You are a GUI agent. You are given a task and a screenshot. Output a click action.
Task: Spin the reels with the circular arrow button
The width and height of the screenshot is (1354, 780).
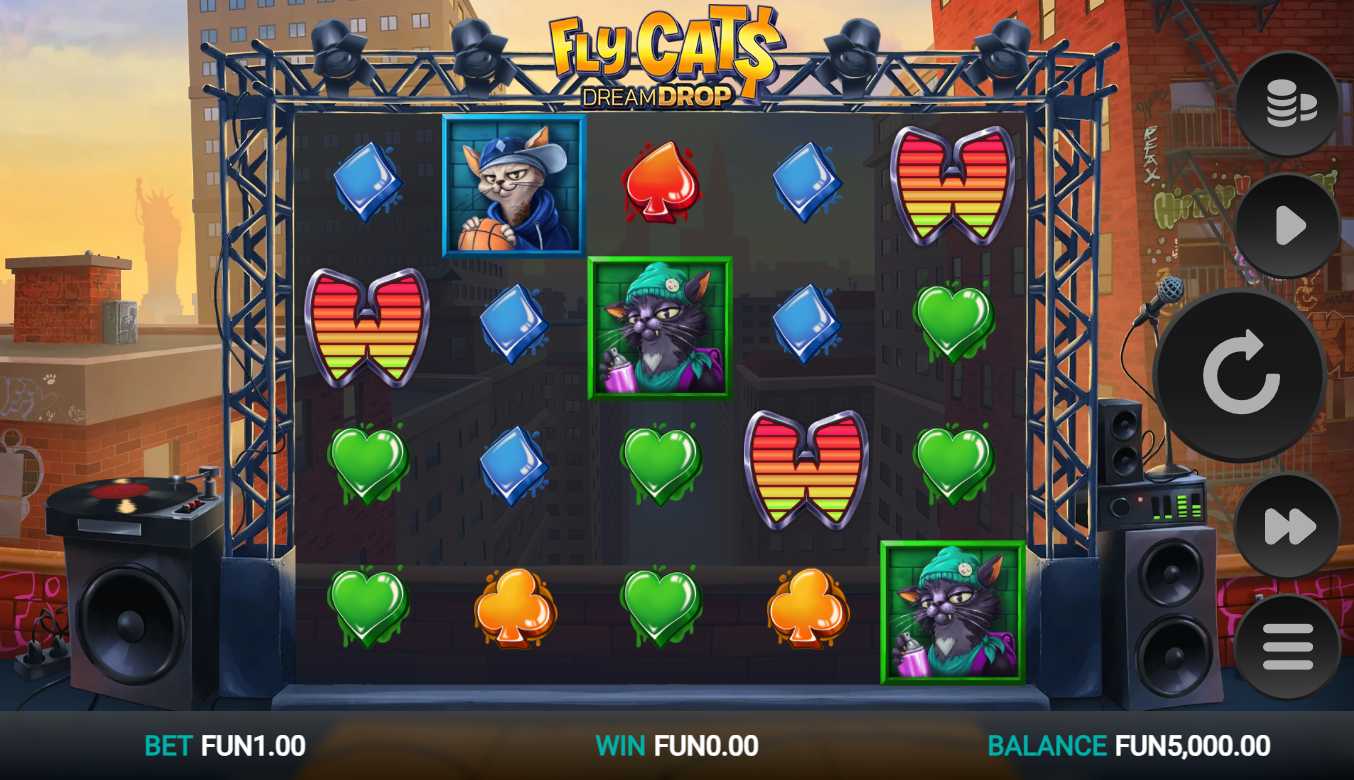tap(1240, 376)
